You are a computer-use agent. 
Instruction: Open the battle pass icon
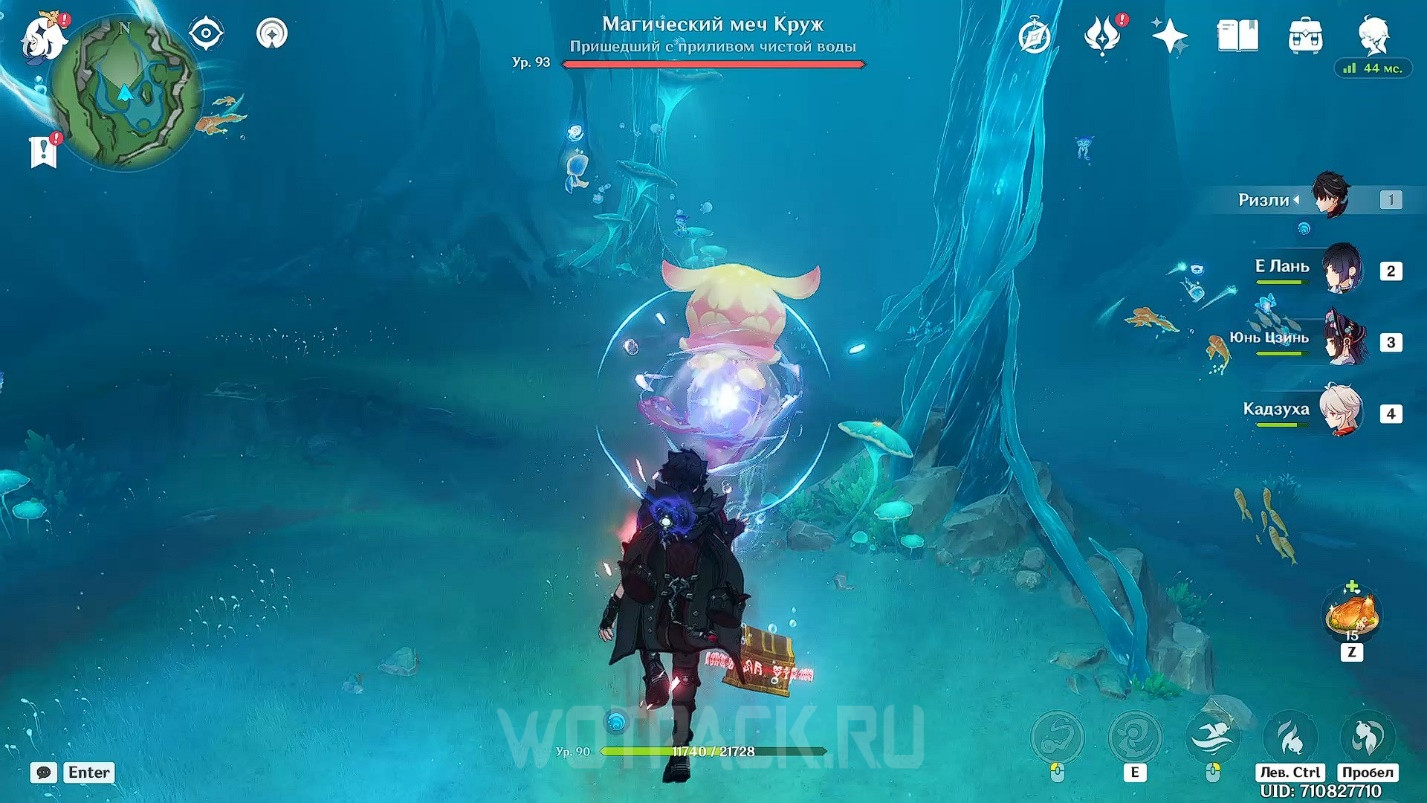point(1101,36)
